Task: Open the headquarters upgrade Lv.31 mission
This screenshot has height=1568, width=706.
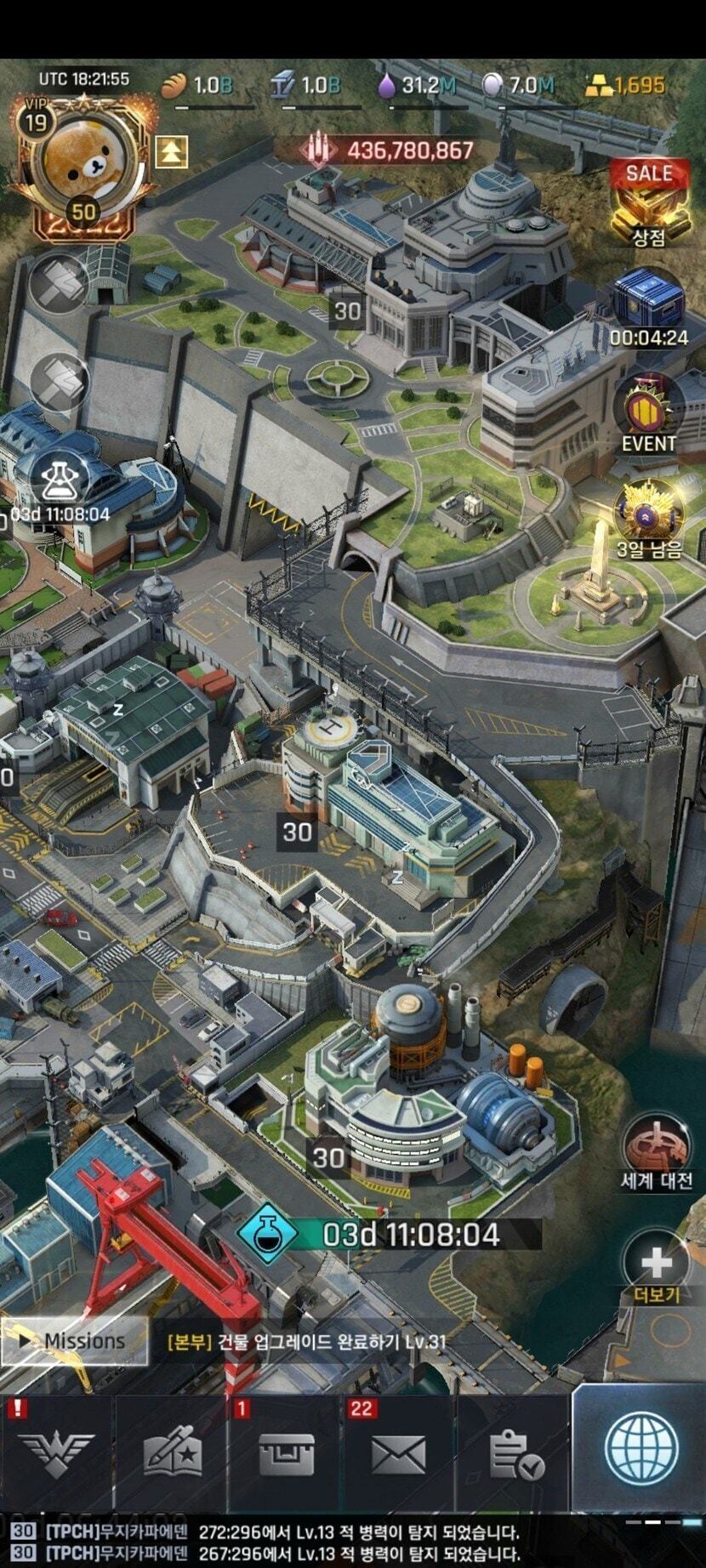Action: tap(306, 1342)
